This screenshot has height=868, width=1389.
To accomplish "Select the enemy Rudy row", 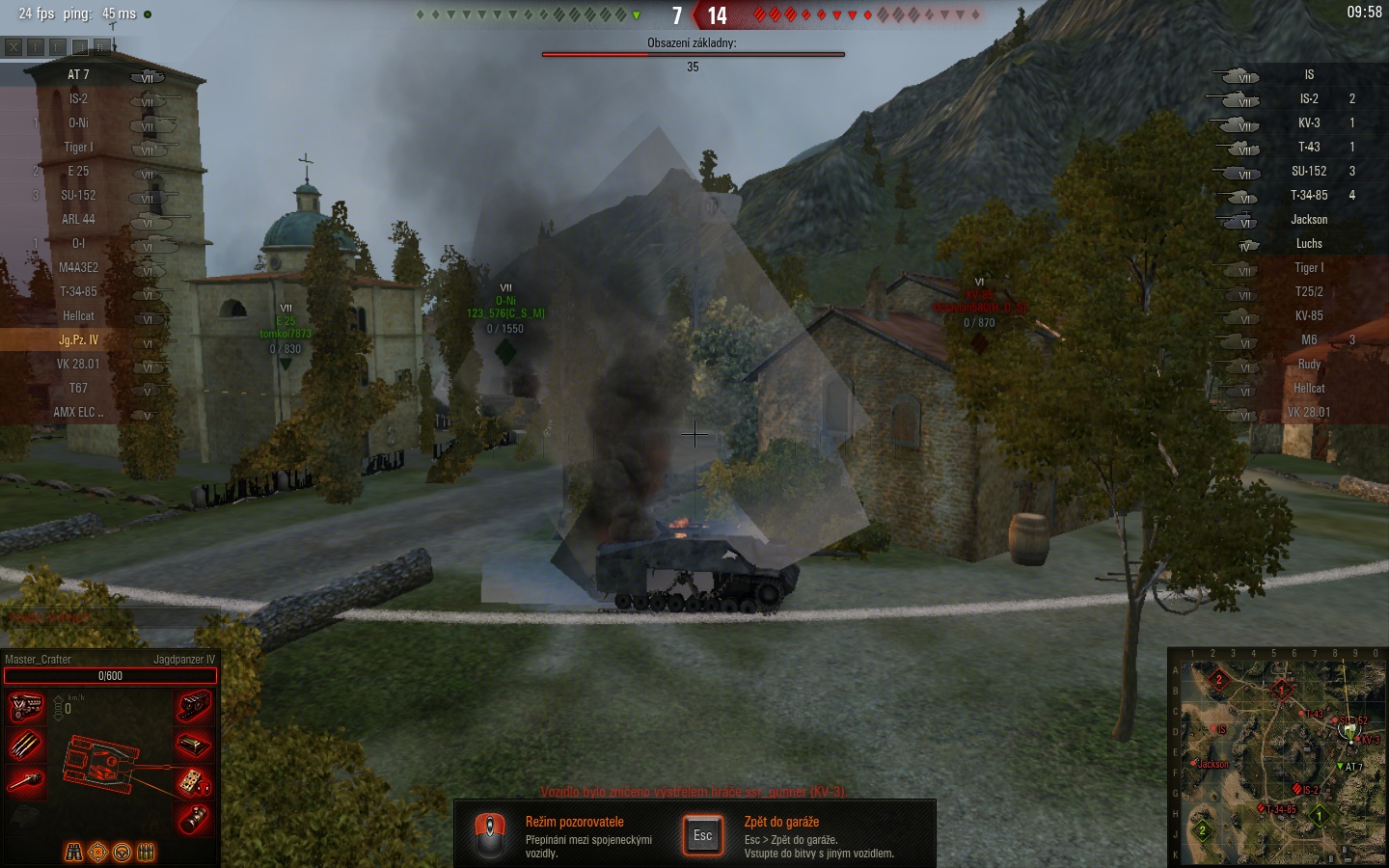I will pyautogui.click(x=1309, y=364).
